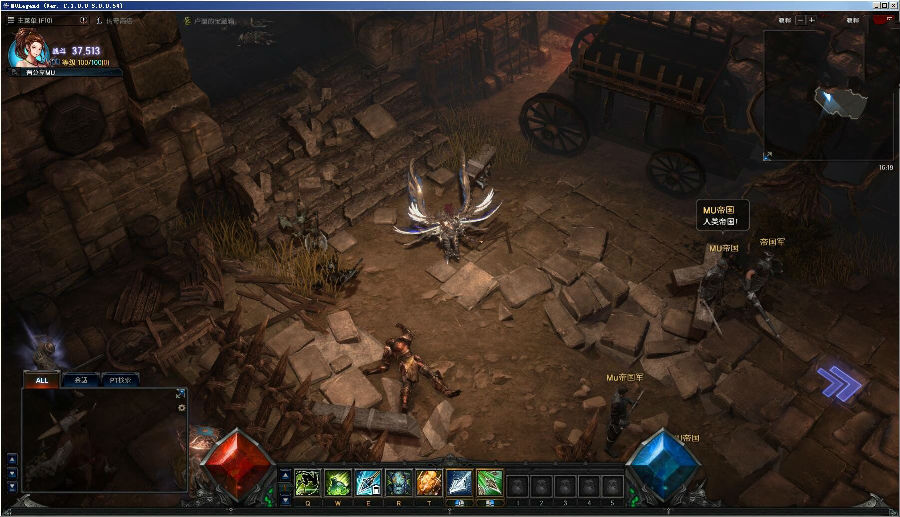900x517 pixels.
Task: Use the E skill icon
Action: click(x=368, y=484)
